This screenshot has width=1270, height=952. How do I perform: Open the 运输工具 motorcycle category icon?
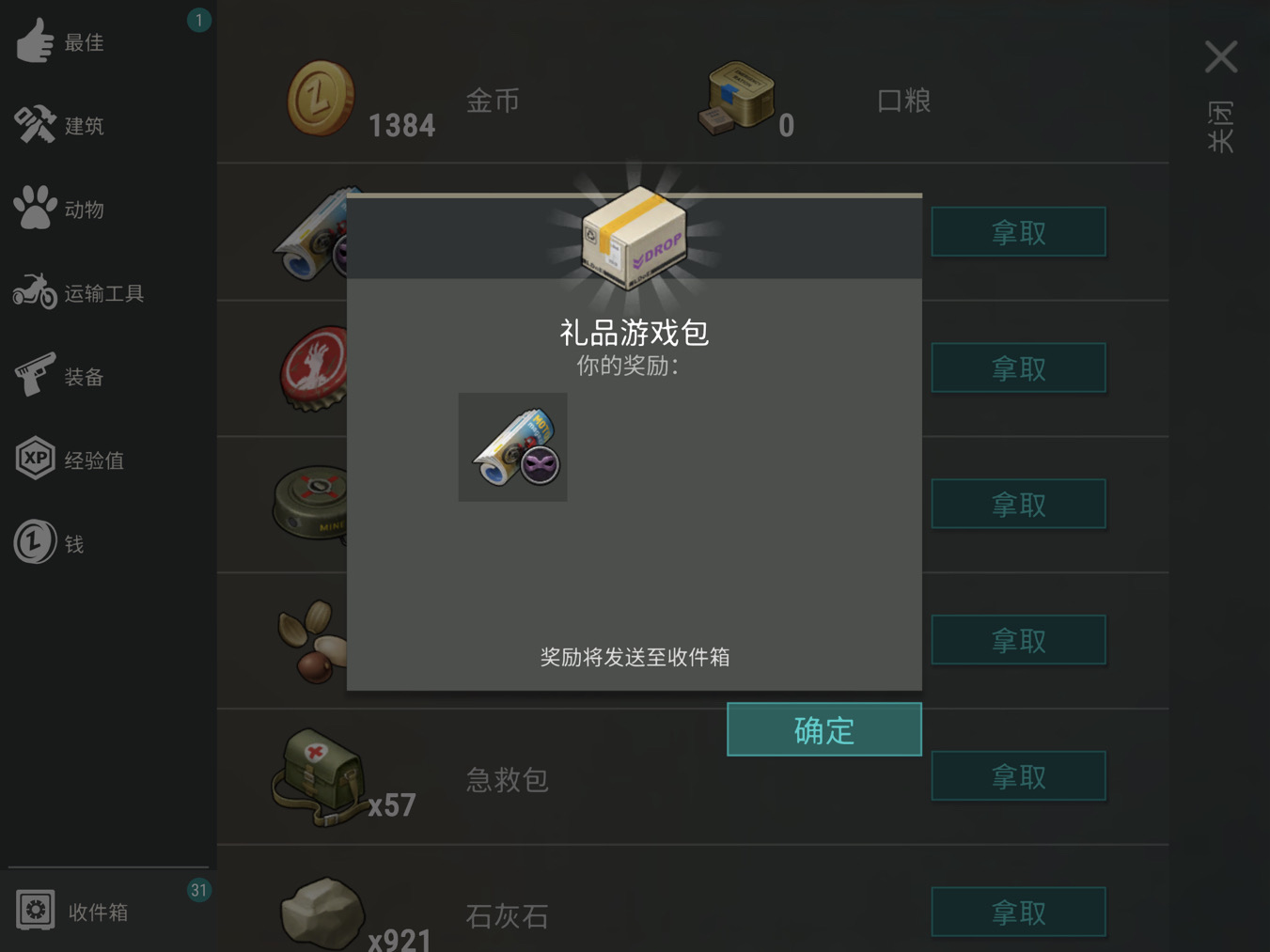[36, 292]
